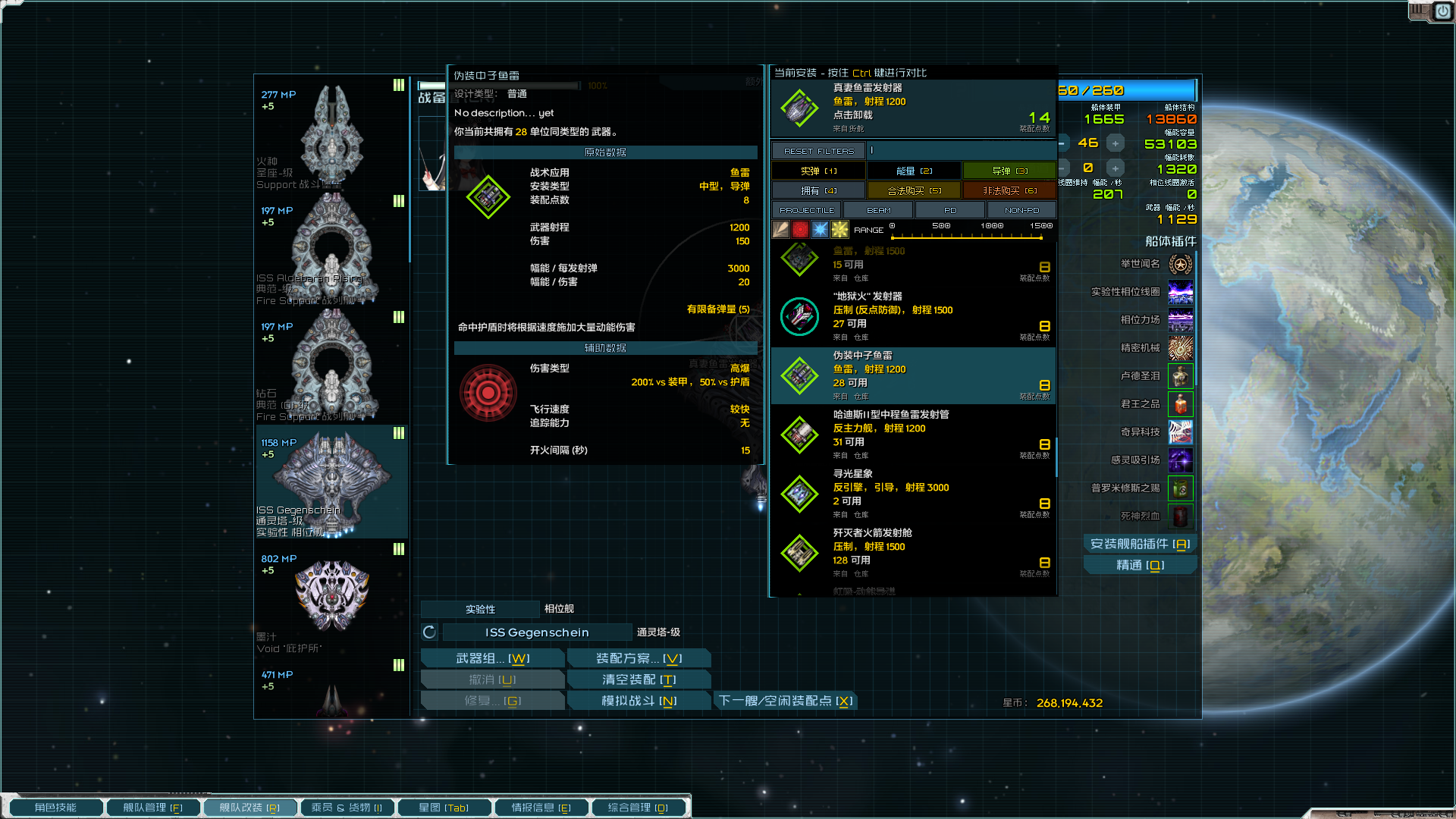Switch to the 舰队管理 fleet tab

click(152, 808)
